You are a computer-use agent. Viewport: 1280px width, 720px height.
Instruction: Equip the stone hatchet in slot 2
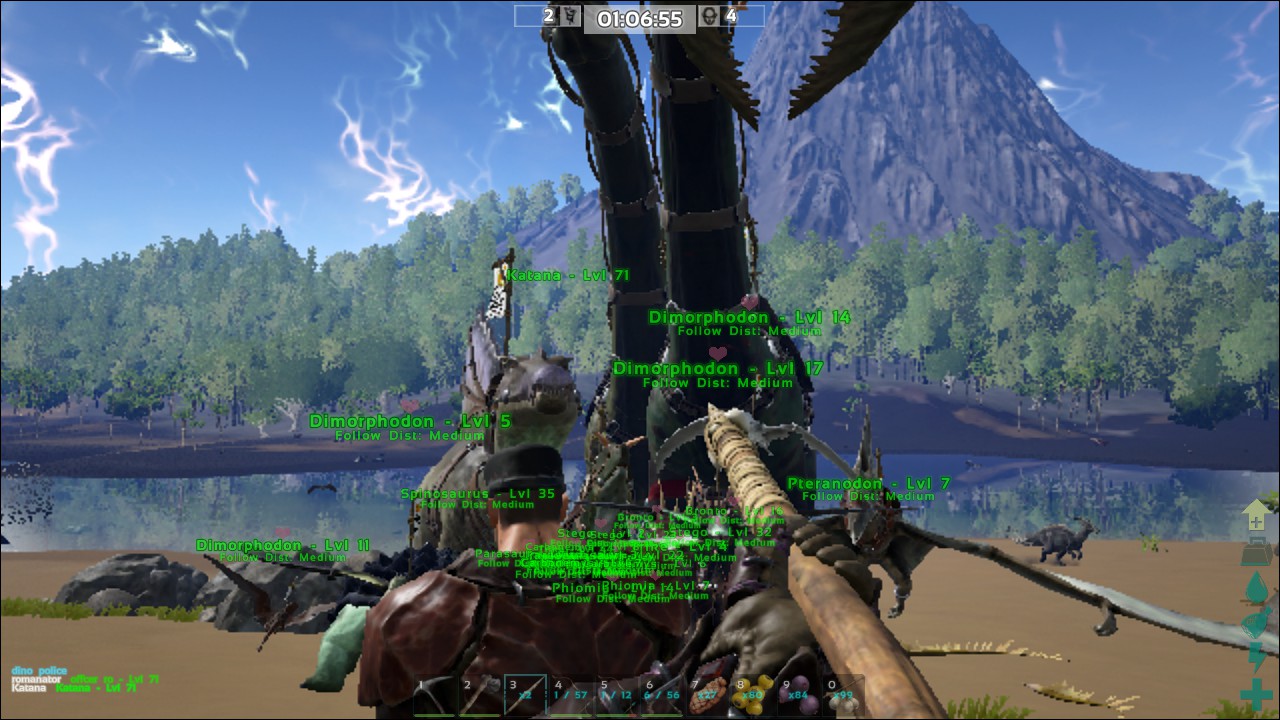coord(480,694)
